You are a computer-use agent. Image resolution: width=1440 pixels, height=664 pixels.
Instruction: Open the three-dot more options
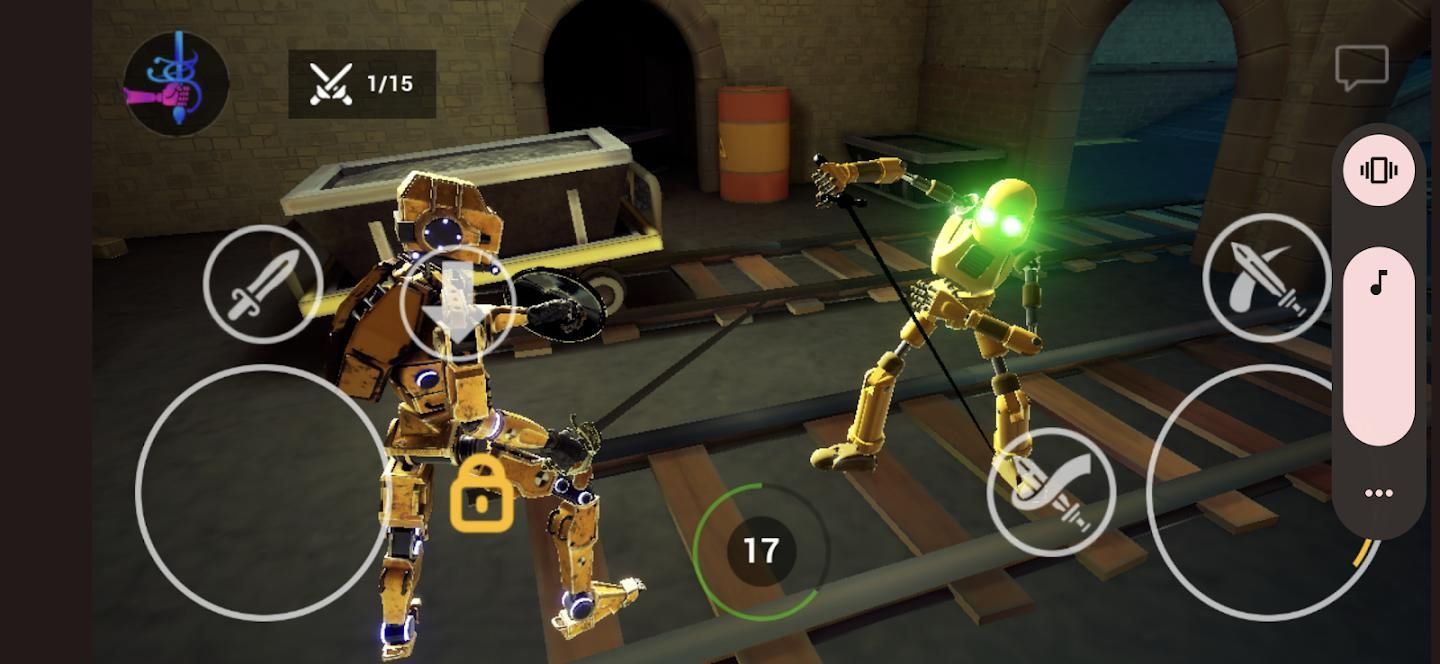tap(1378, 493)
